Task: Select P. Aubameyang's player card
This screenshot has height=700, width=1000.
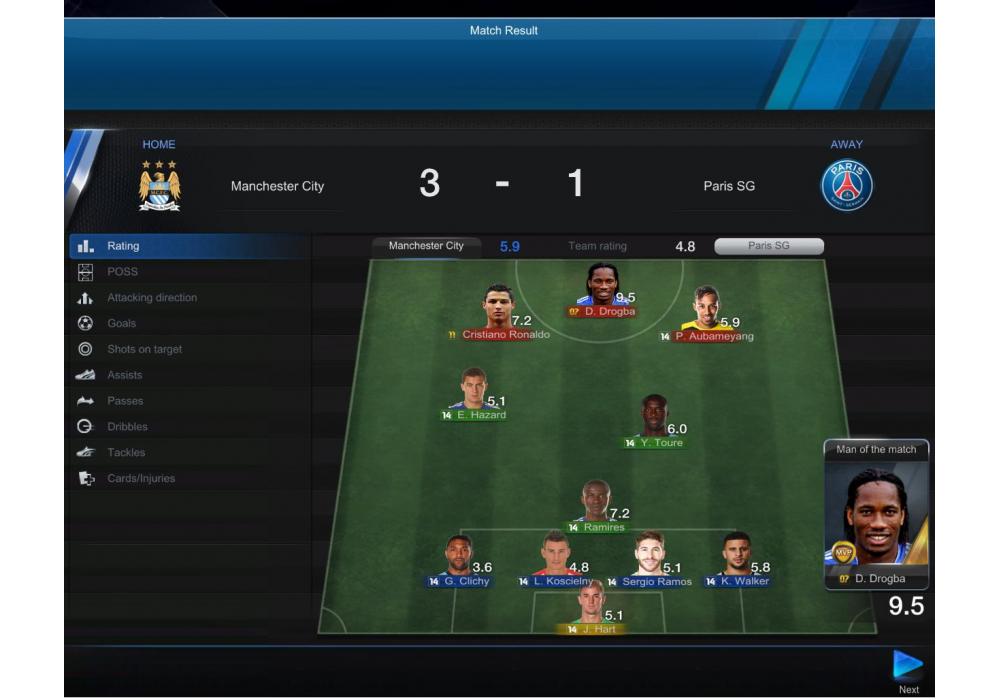Action: pyautogui.click(x=707, y=313)
